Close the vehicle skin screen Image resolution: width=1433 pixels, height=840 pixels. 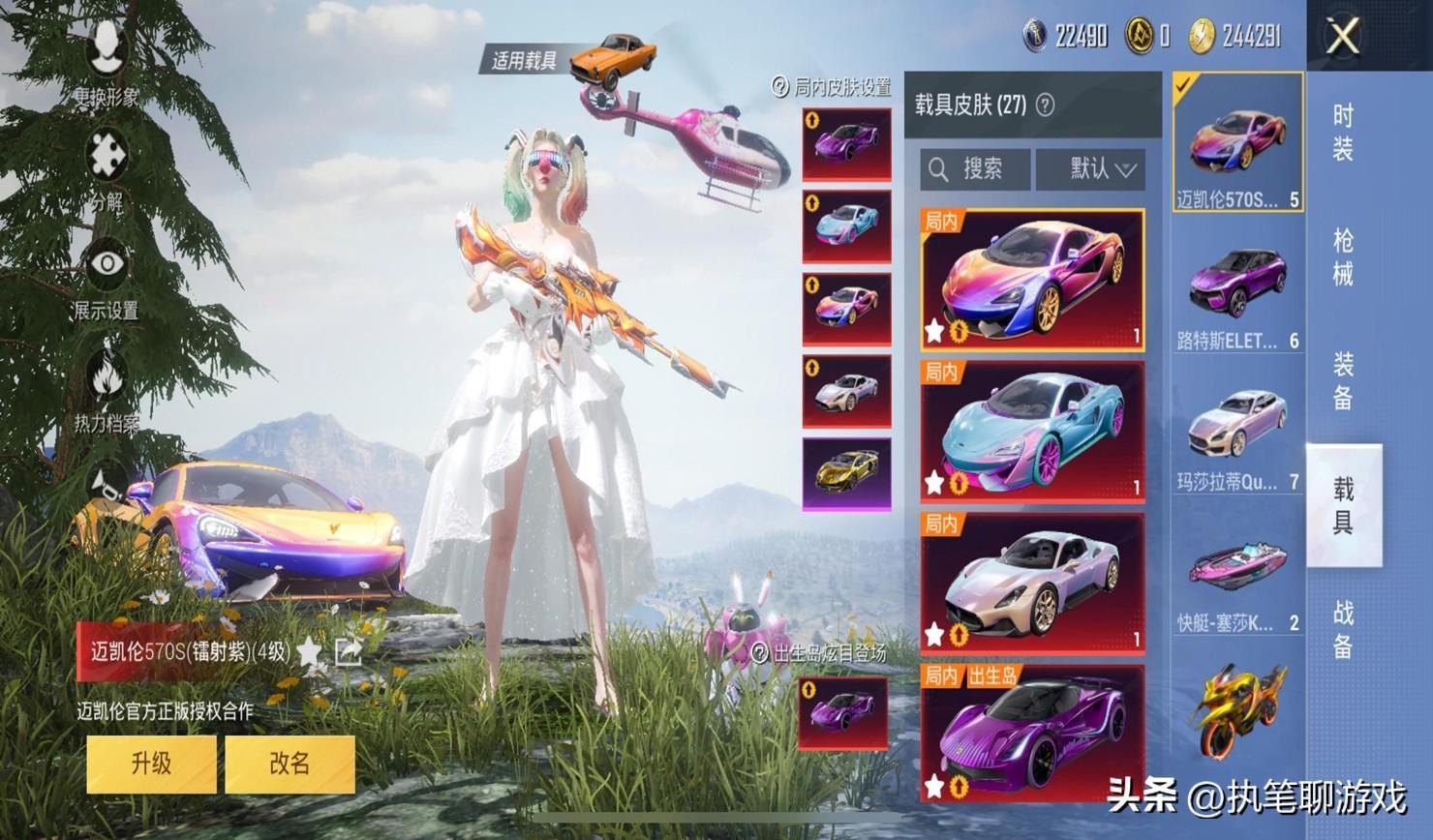[1343, 37]
